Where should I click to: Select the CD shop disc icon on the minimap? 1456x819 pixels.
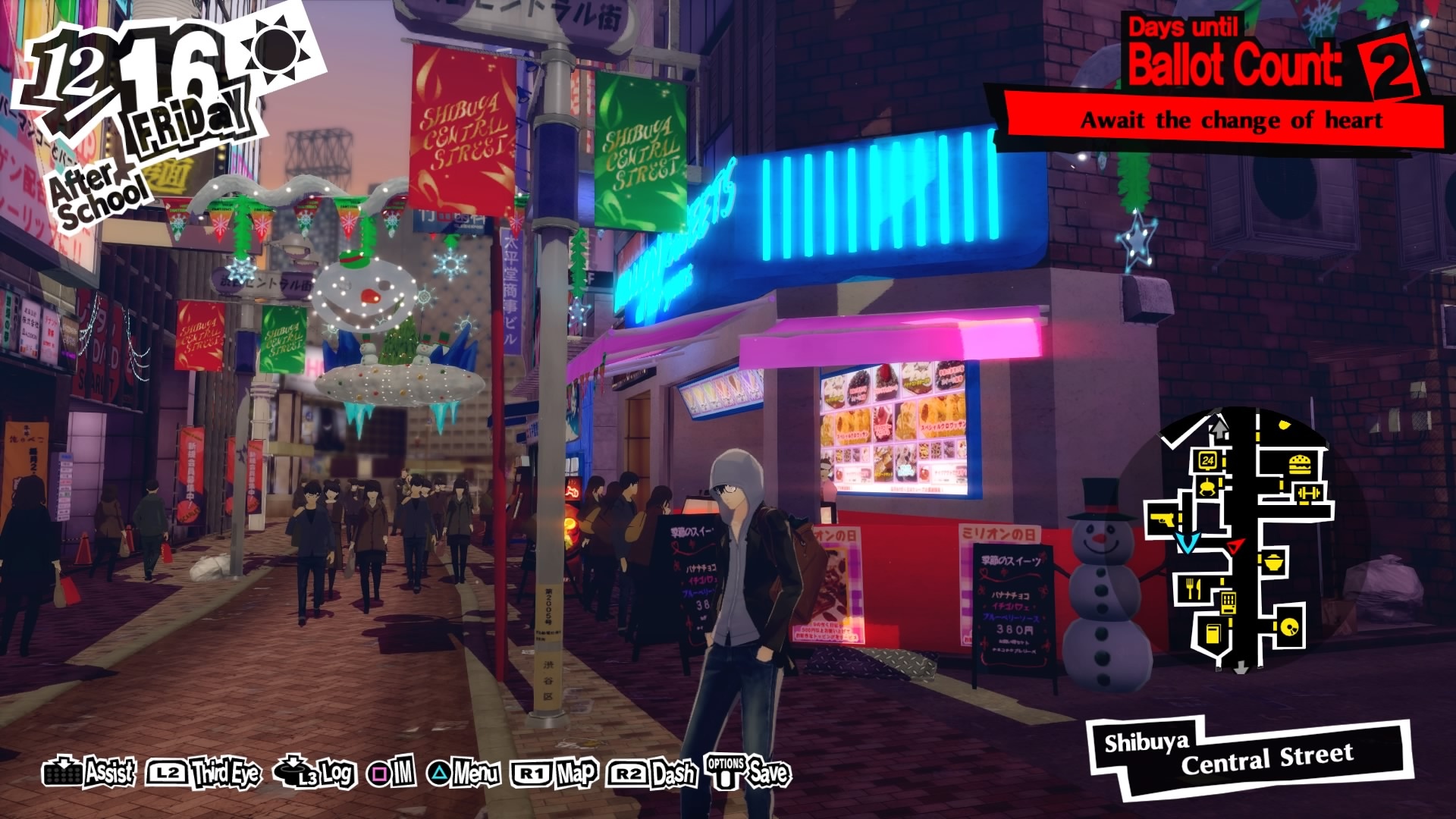pos(1289,628)
